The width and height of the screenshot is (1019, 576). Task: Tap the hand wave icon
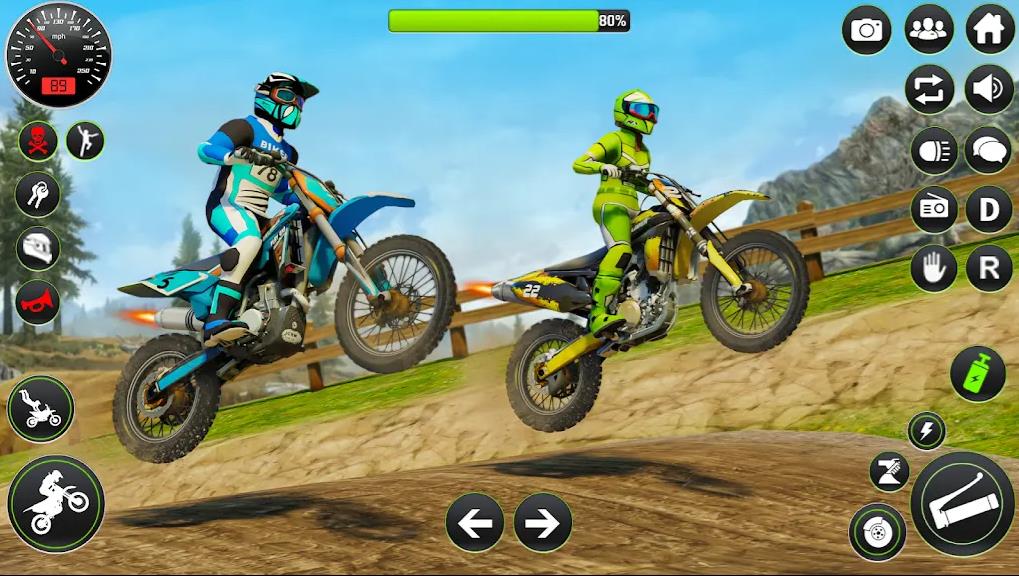(x=934, y=267)
